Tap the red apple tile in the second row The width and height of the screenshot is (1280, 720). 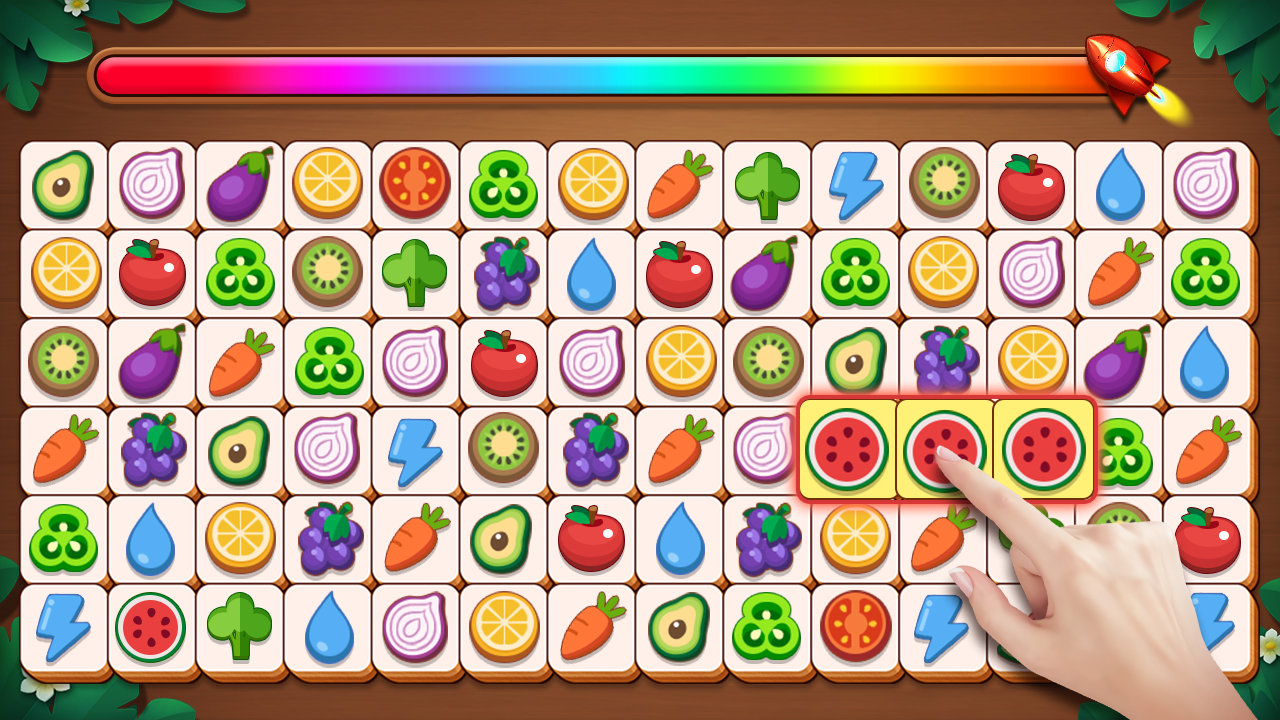[152, 274]
